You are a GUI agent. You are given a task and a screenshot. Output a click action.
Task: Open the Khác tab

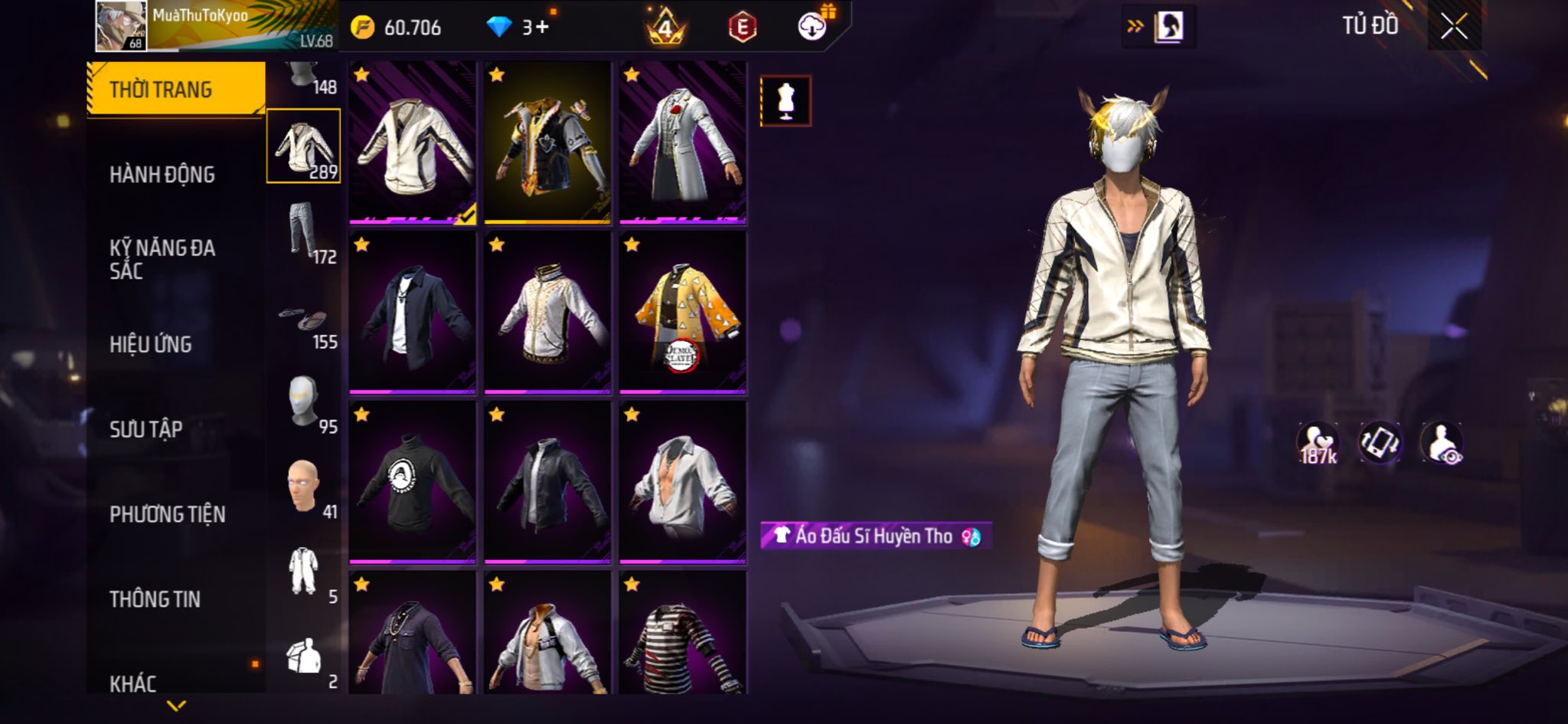point(133,683)
